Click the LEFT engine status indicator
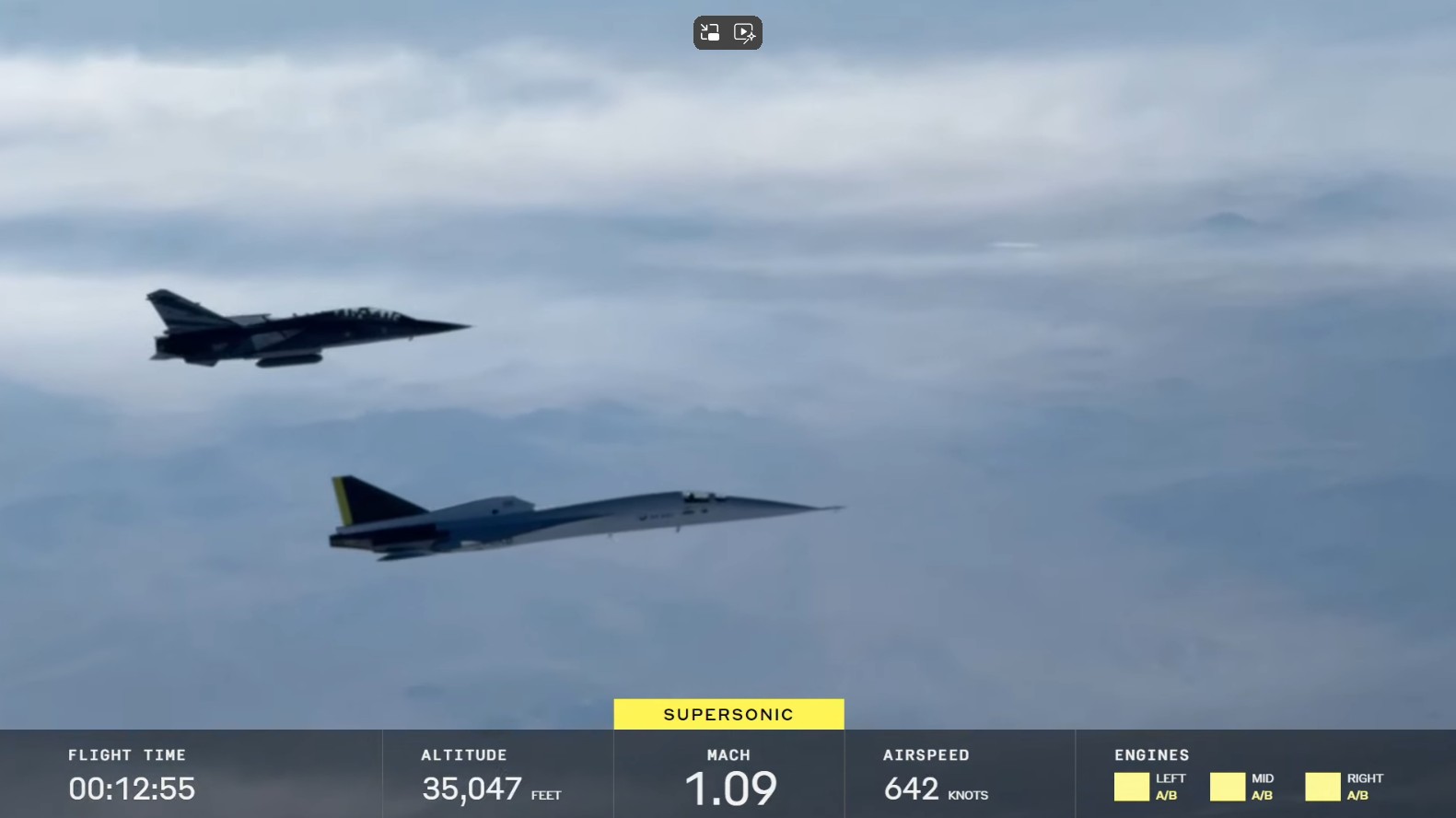Image resolution: width=1456 pixels, height=818 pixels. coord(1134,787)
